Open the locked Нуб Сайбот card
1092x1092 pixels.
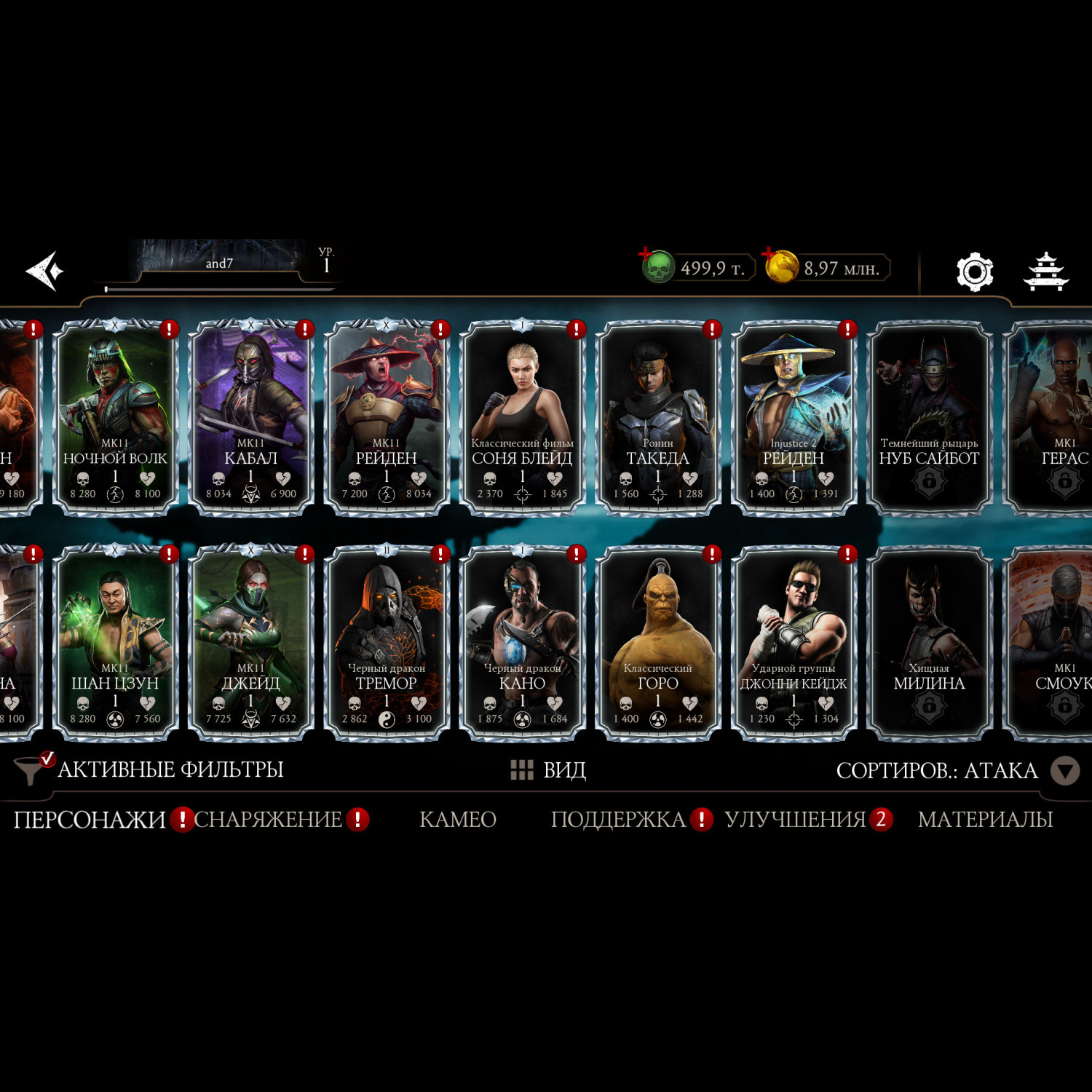tap(929, 418)
